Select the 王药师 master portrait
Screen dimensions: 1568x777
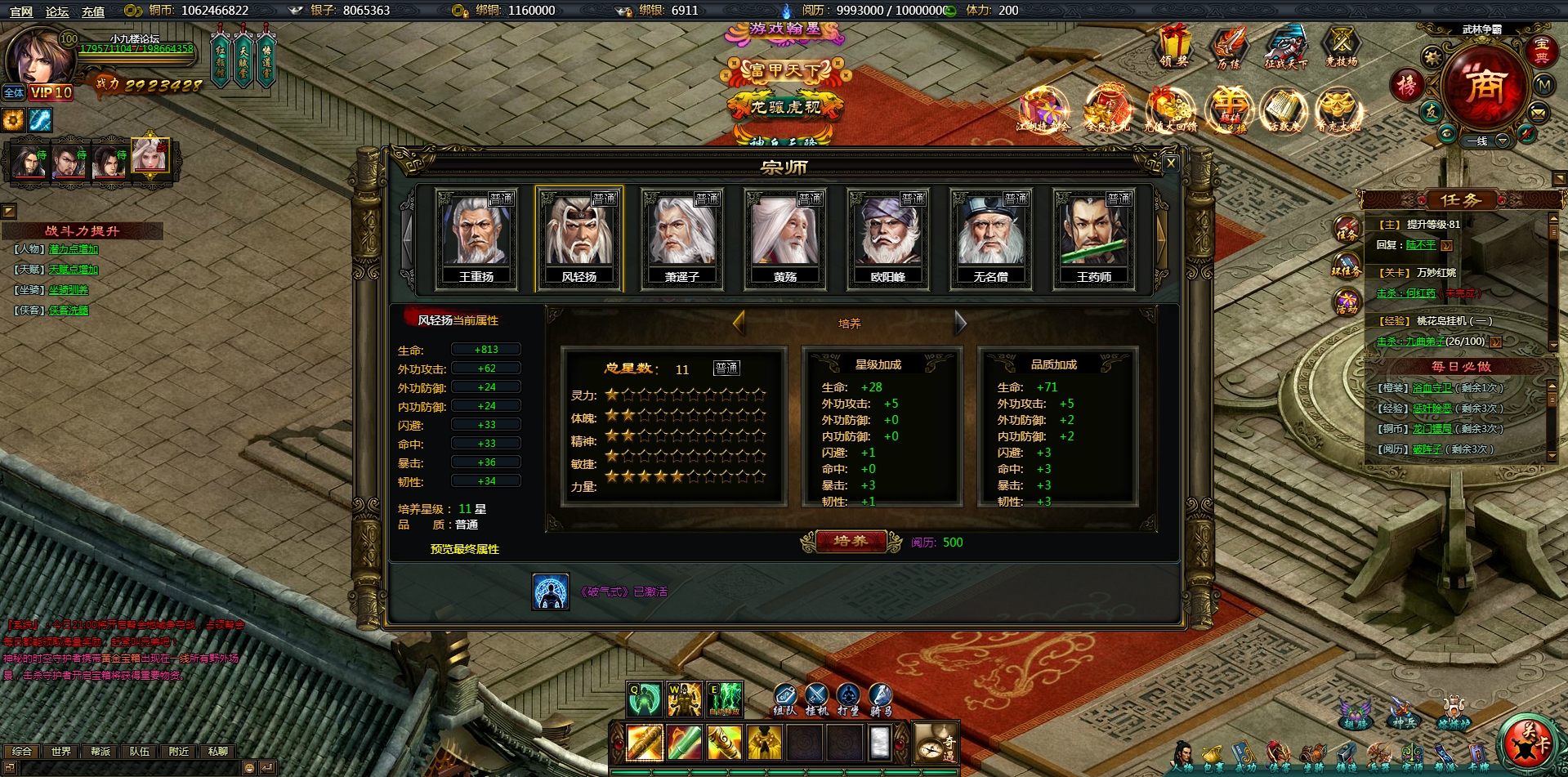[1096, 237]
